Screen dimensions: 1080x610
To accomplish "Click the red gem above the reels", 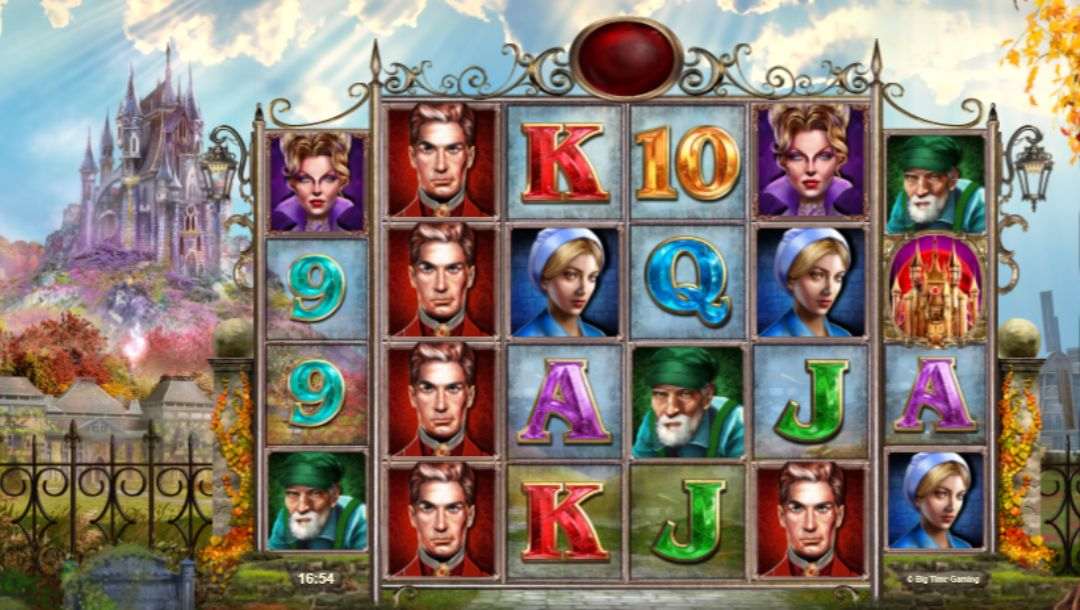I will point(627,59).
